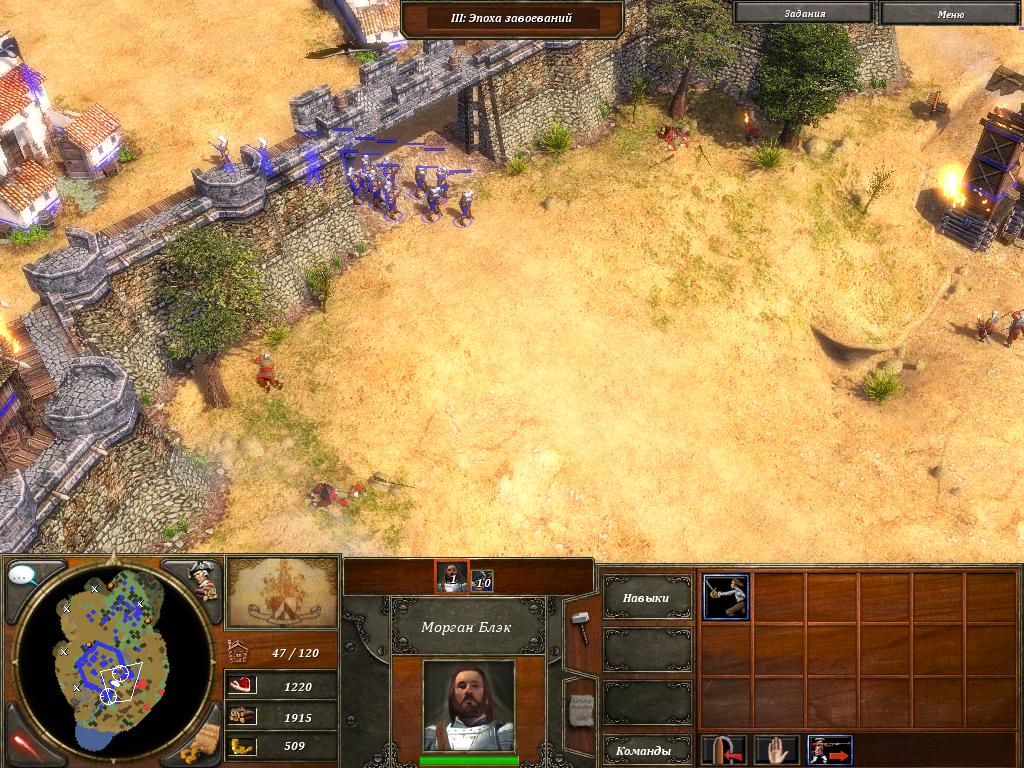Screen dimensions: 1024x768
Task: Activate the swordsman skill icon
Action: [x=725, y=597]
